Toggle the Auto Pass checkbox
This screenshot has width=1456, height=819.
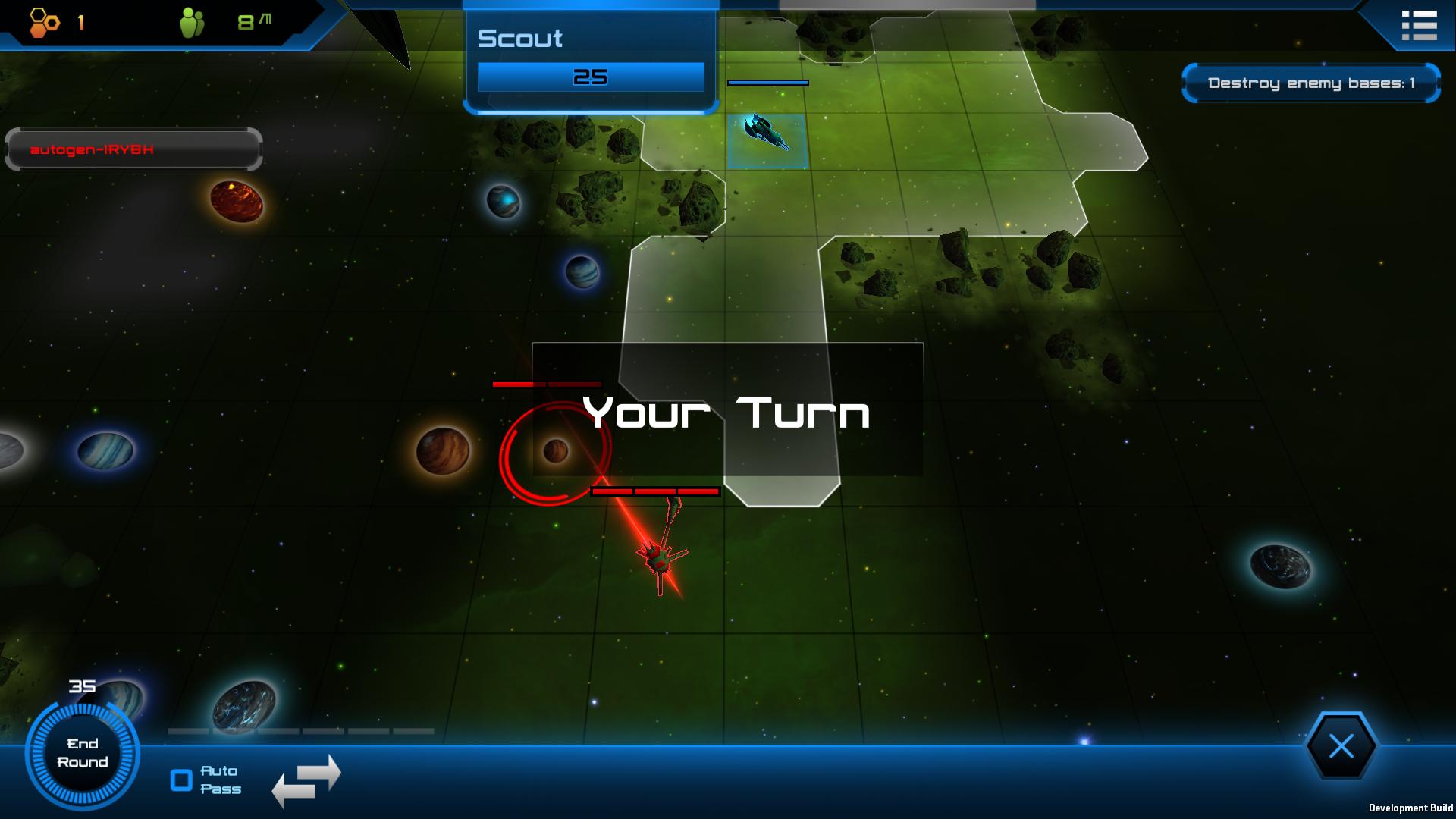tap(182, 780)
